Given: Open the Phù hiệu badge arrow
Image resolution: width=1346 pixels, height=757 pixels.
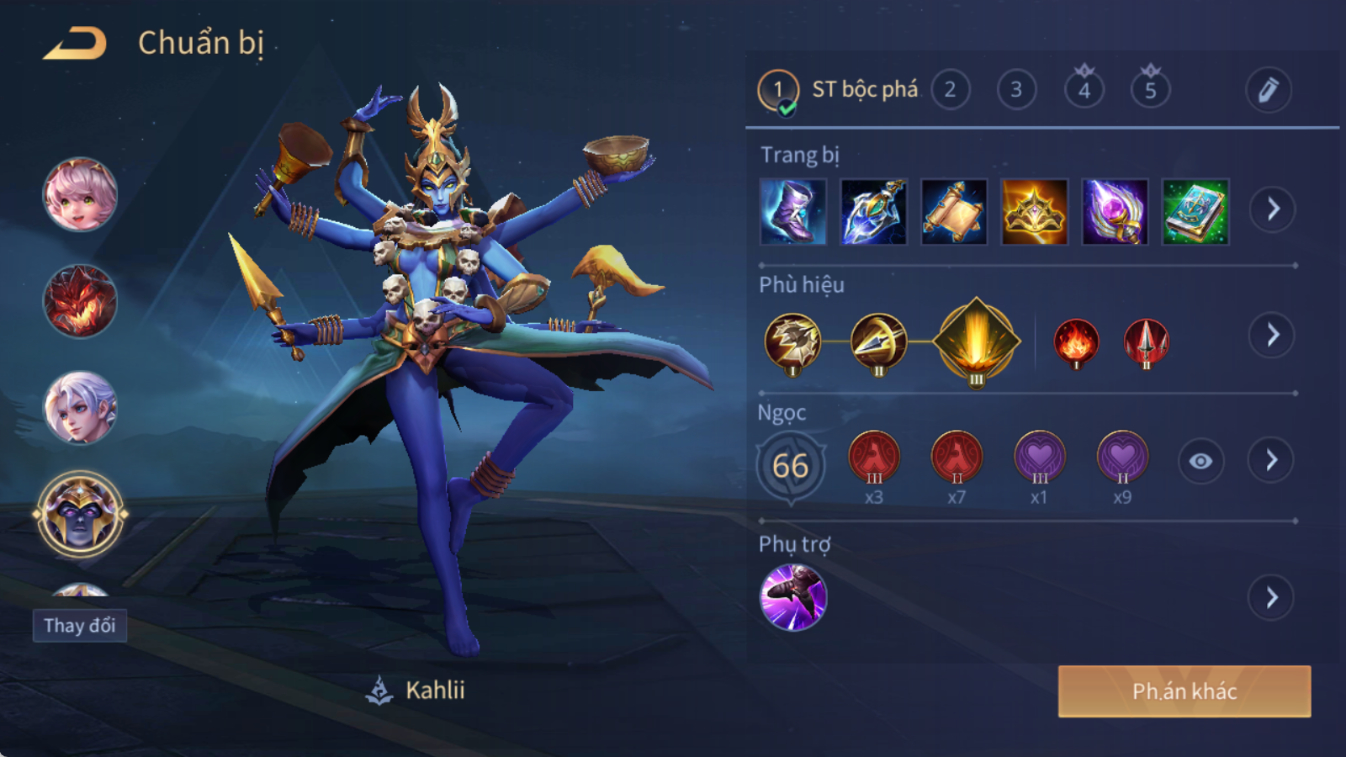Looking at the screenshot, I should [x=1272, y=335].
